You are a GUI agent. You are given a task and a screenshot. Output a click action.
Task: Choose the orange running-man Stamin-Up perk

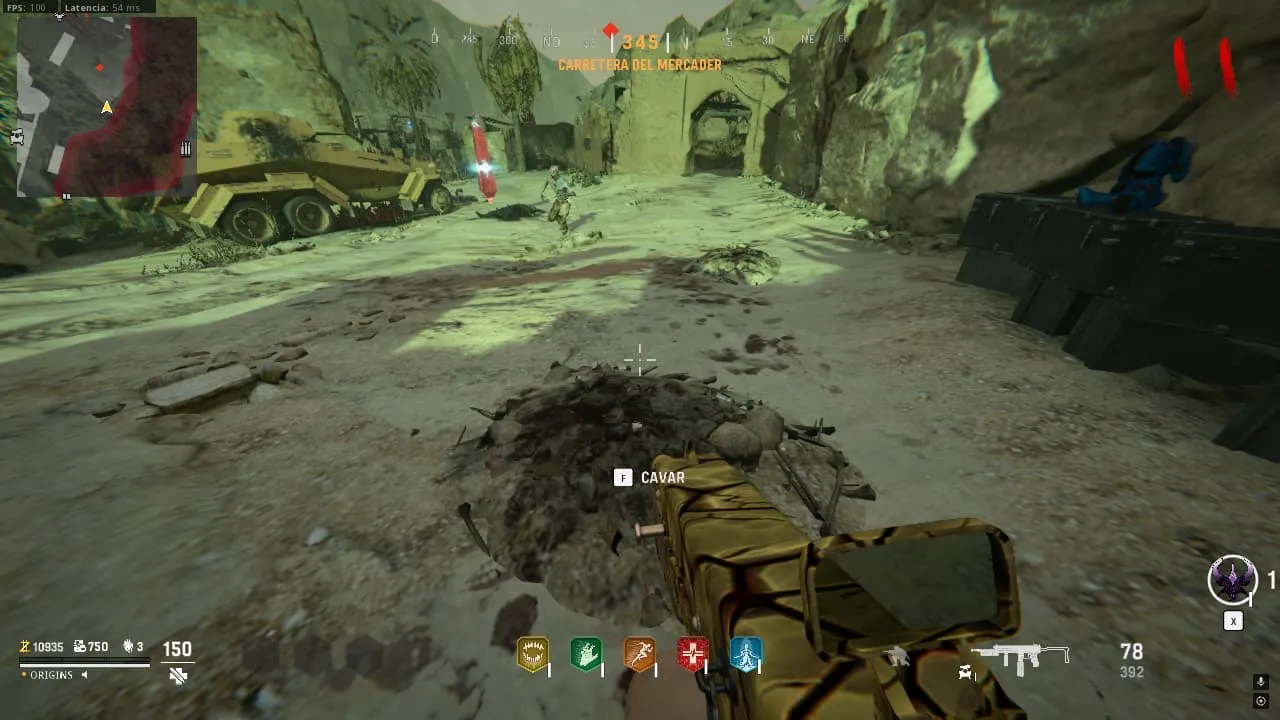click(x=640, y=655)
